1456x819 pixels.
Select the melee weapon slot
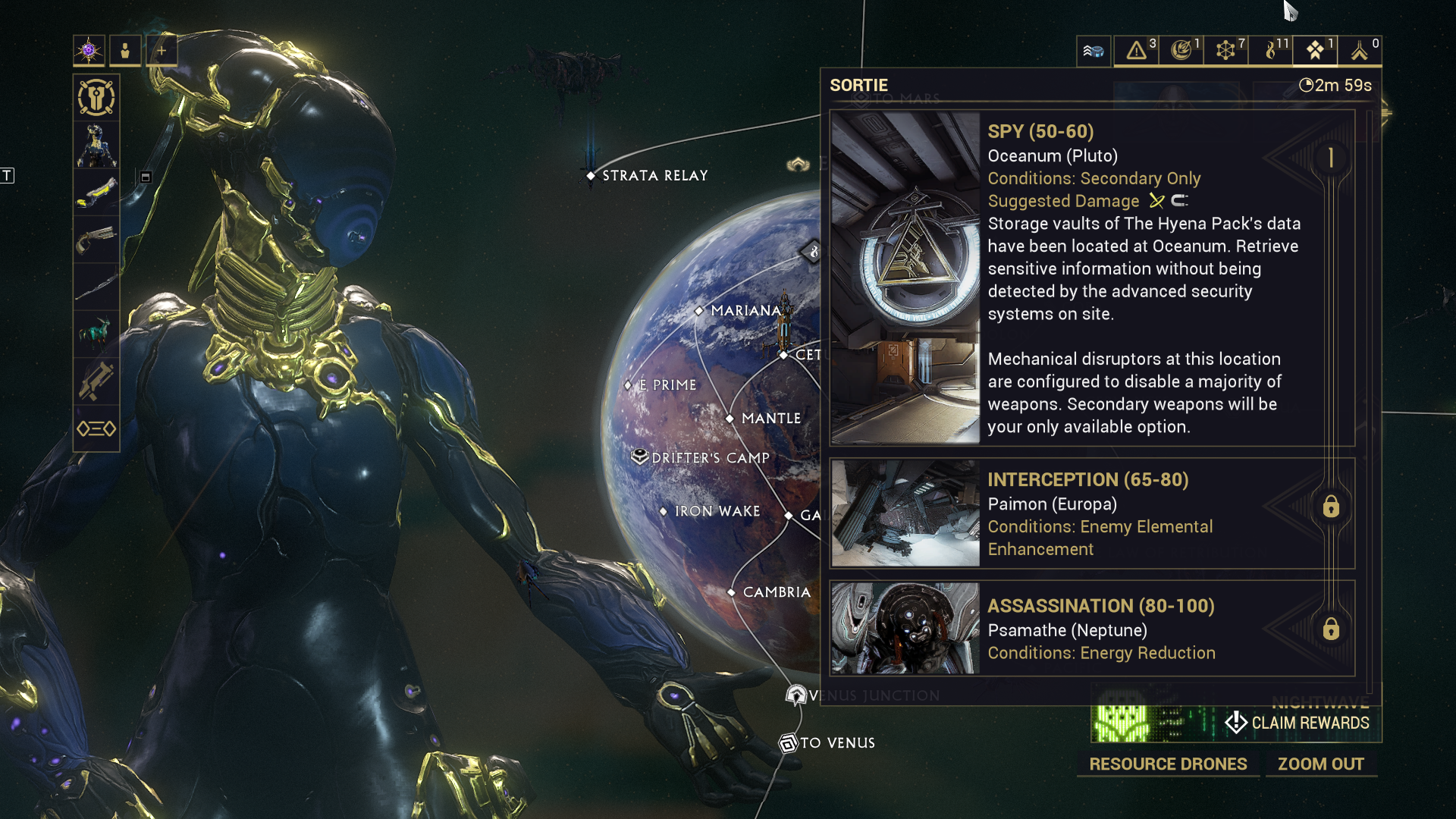click(96, 287)
